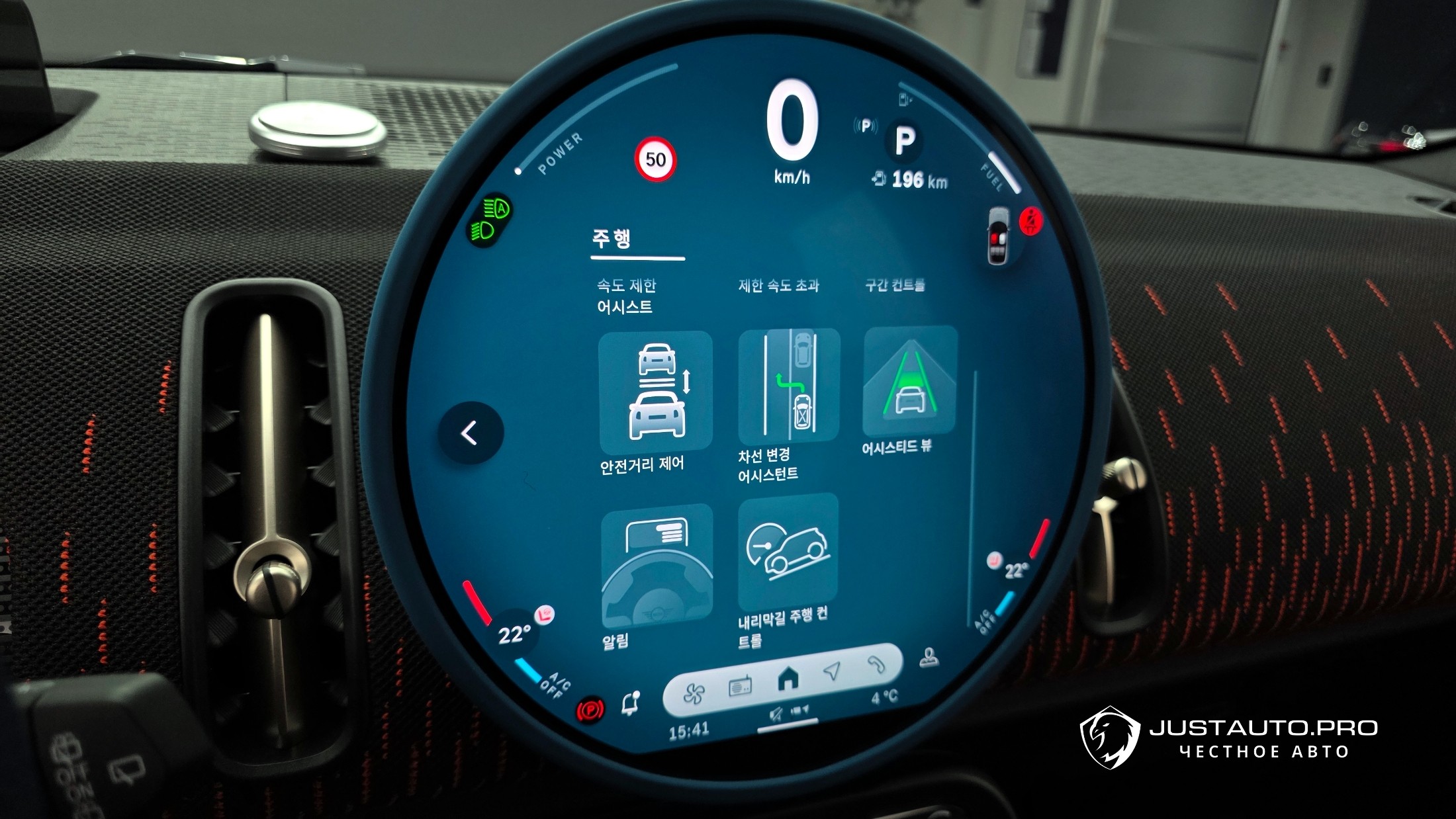Show notifications with the bell icon

pyautogui.click(x=631, y=704)
